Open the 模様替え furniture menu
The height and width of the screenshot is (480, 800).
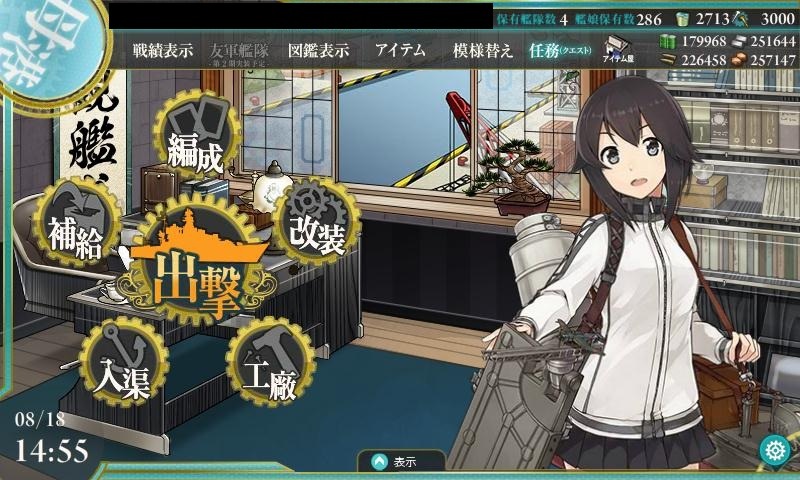coord(482,50)
